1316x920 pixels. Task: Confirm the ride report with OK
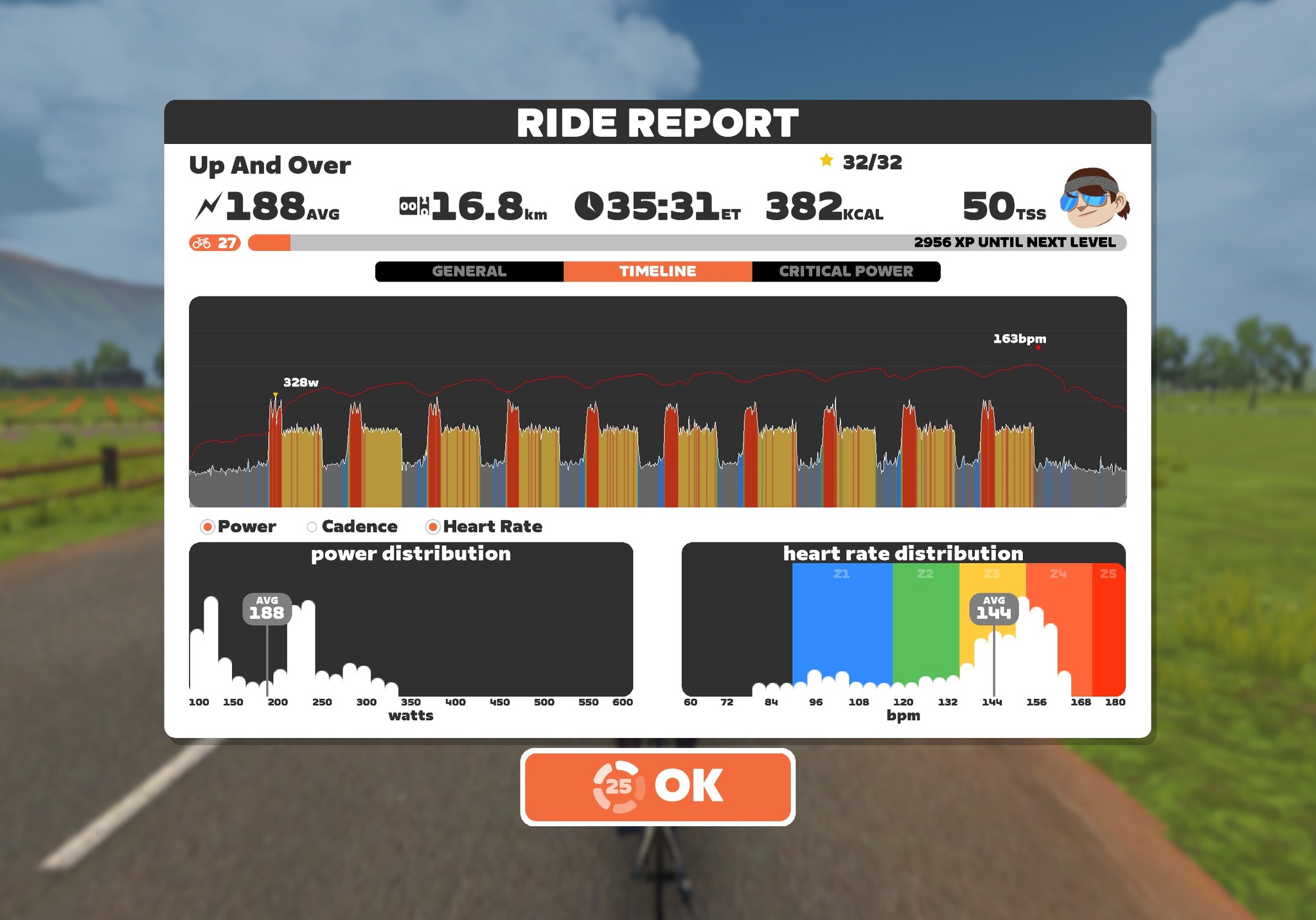657,786
